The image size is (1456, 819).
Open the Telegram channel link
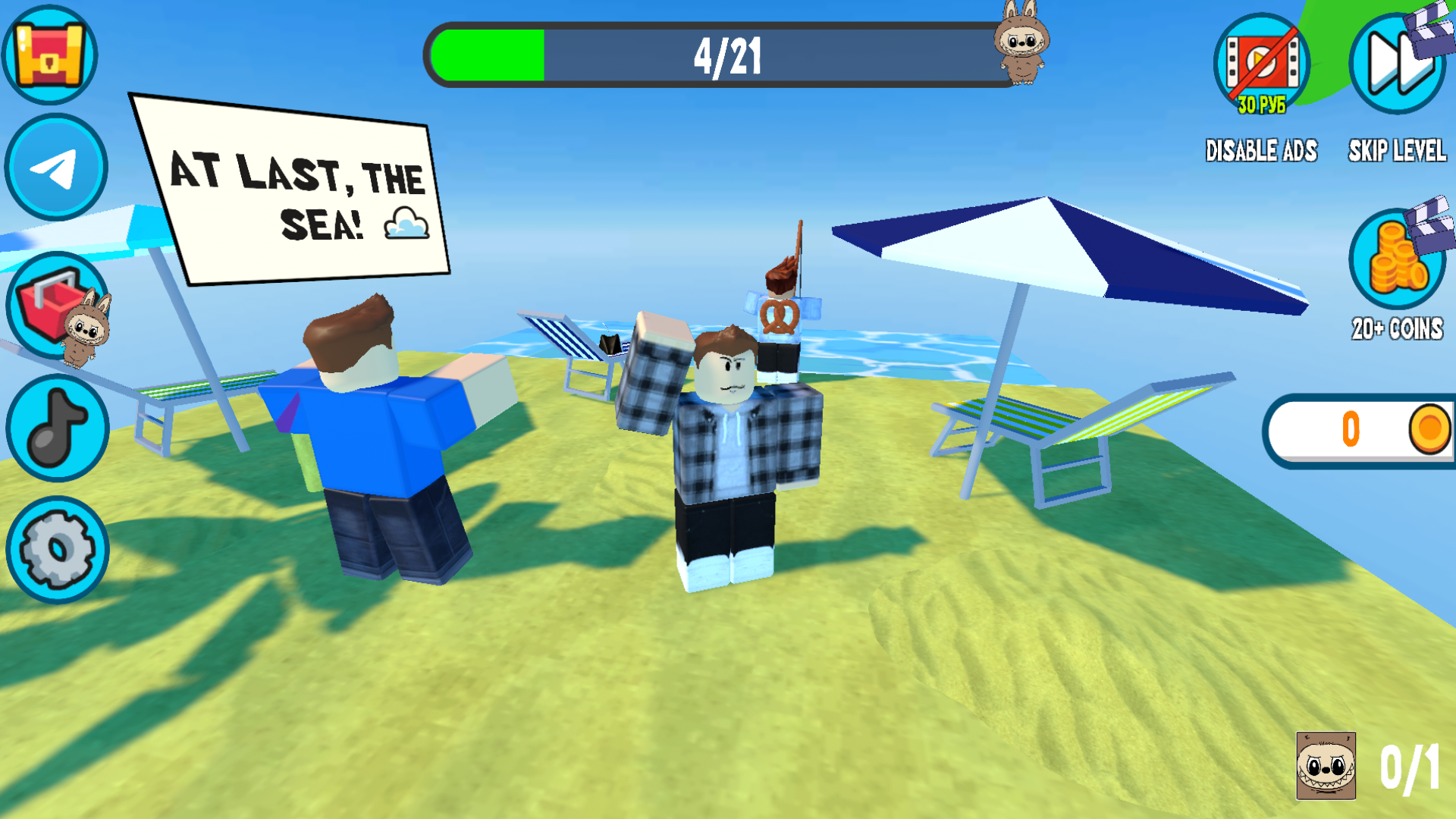click(55, 167)
